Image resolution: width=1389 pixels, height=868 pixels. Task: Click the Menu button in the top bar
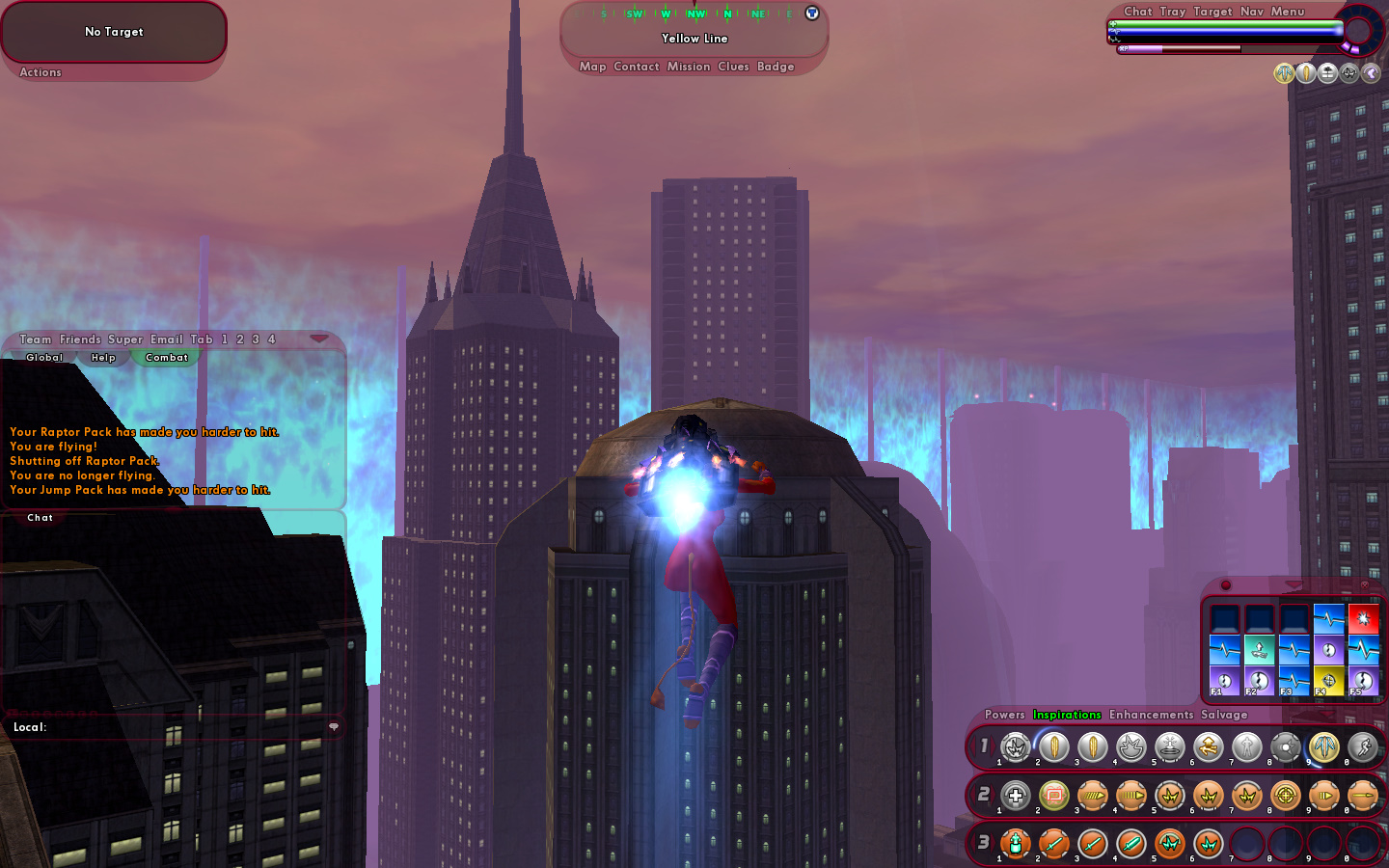pyautogui.click(x=1287, y=12)
